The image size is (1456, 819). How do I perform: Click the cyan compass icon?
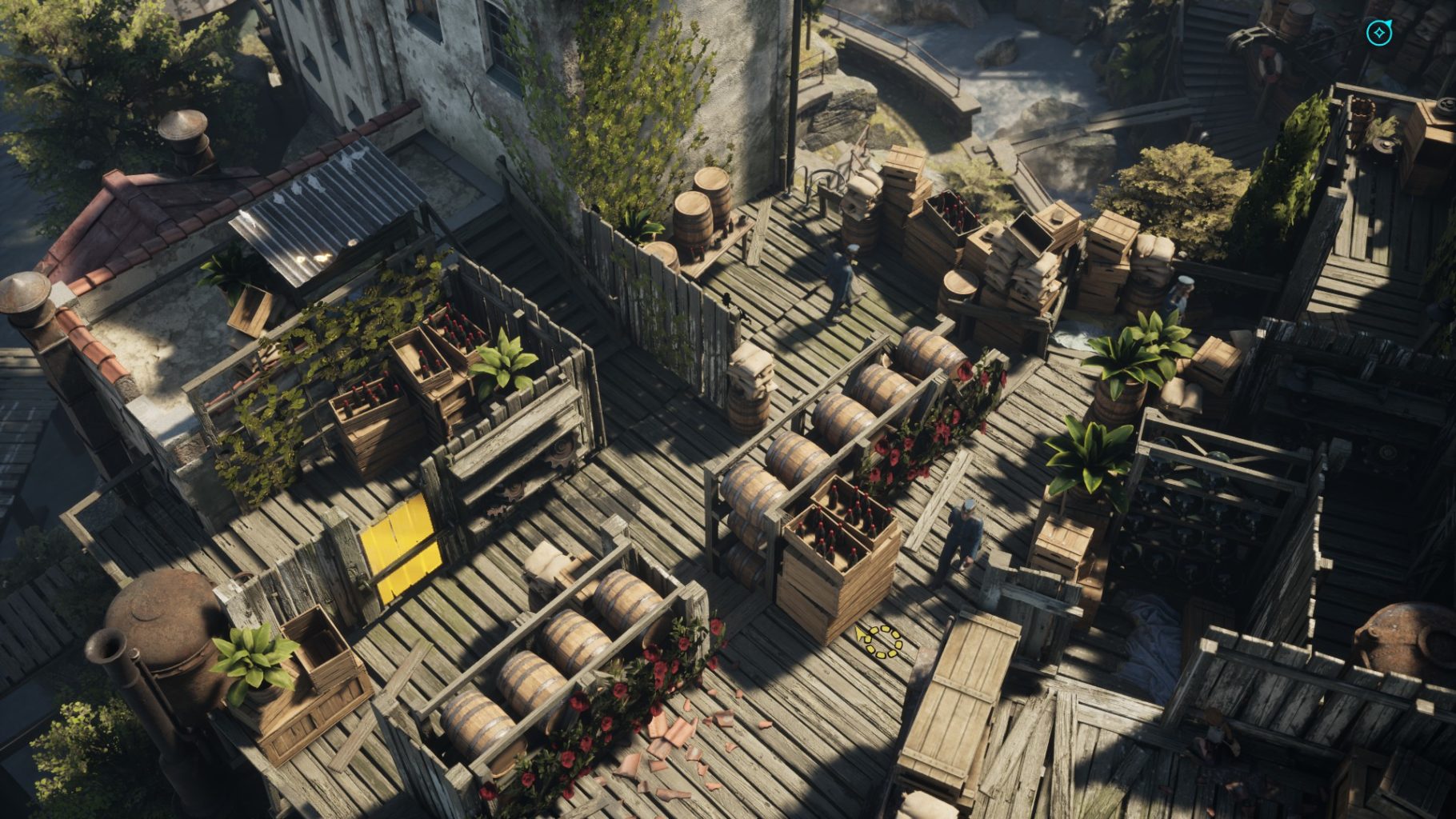click(x=1378, y=33)
